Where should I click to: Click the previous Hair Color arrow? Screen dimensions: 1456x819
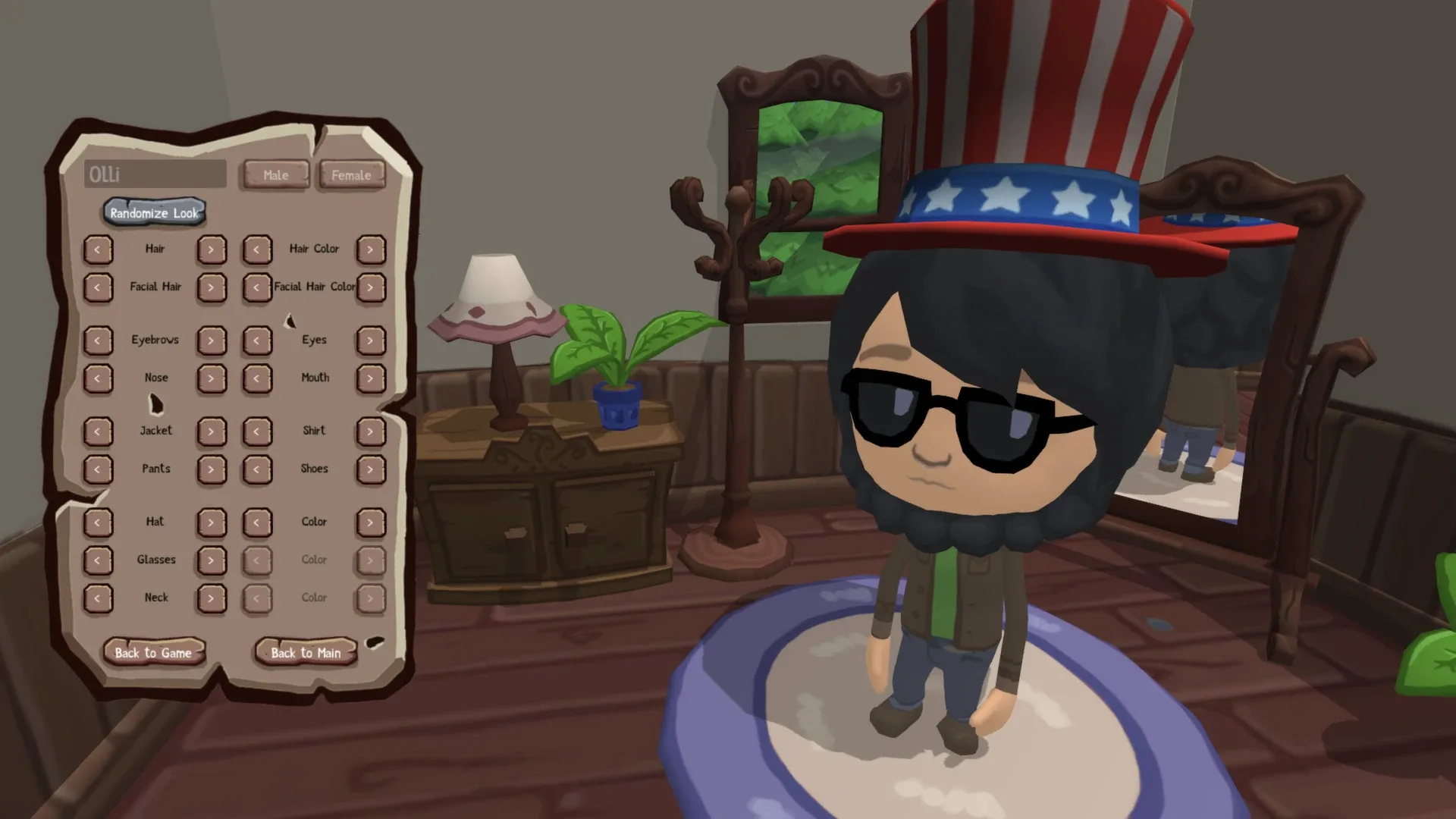point(257,249)
